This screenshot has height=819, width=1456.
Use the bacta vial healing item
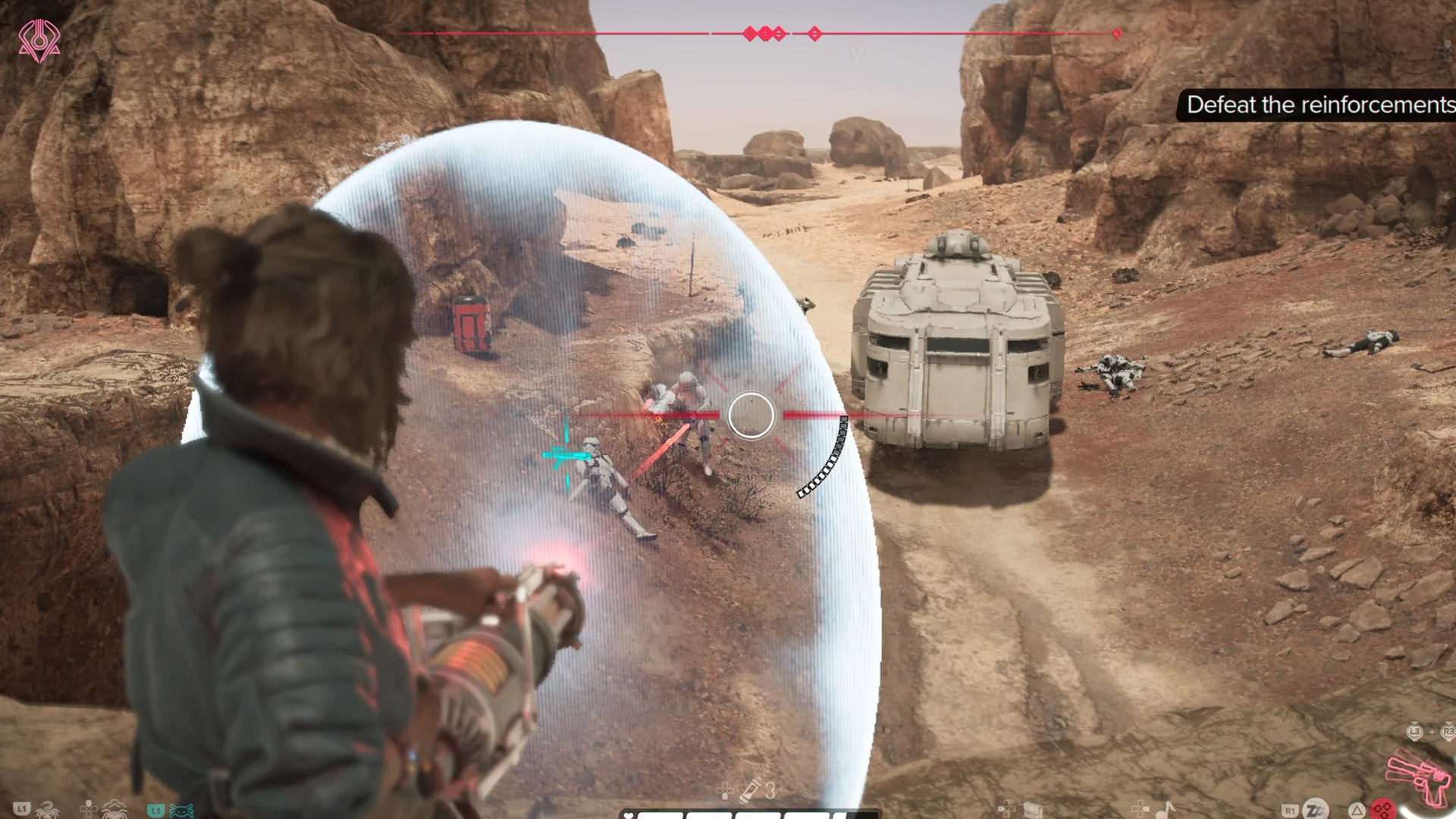click(750, 791)
